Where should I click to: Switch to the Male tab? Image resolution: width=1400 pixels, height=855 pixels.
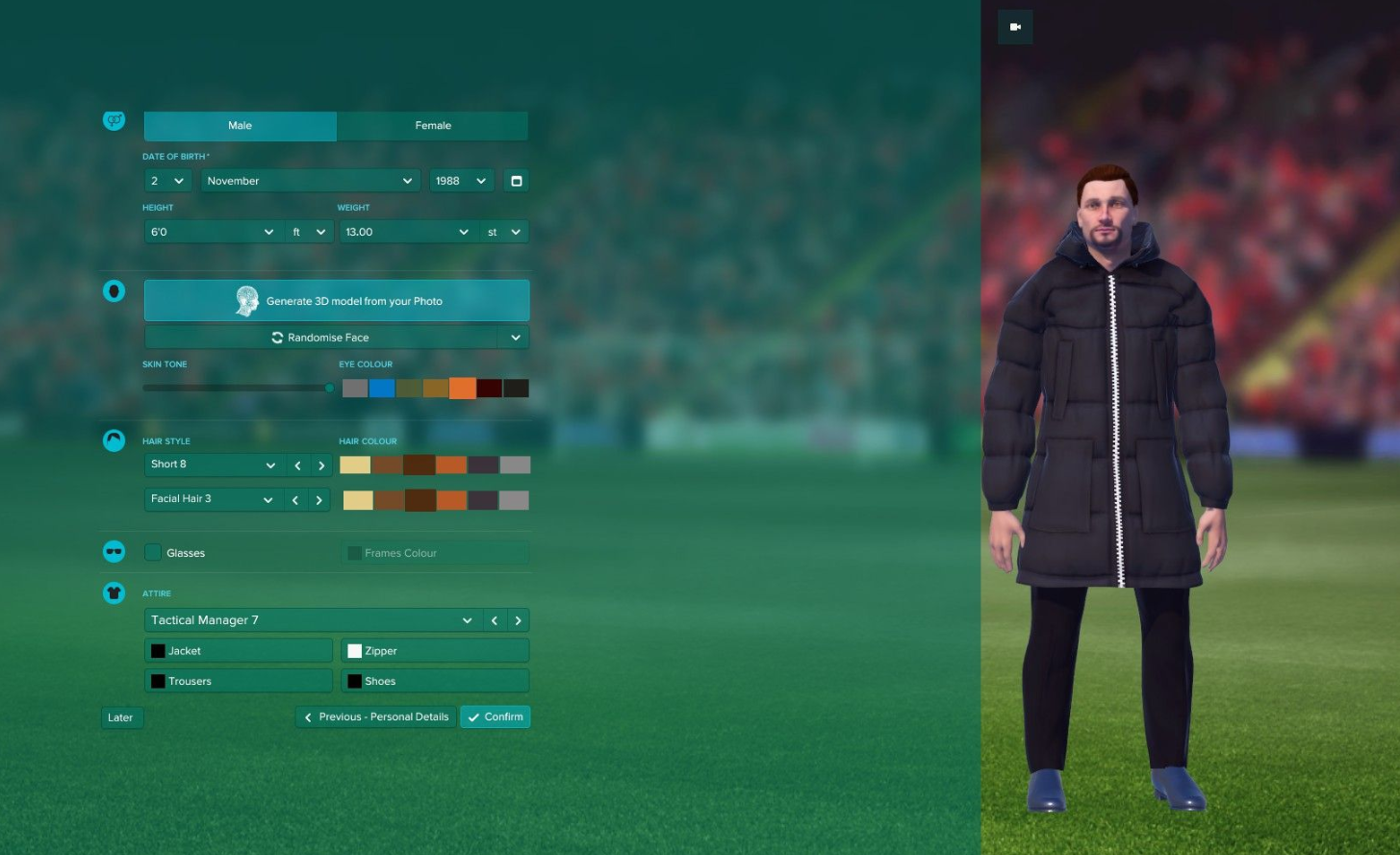(240, 125)
